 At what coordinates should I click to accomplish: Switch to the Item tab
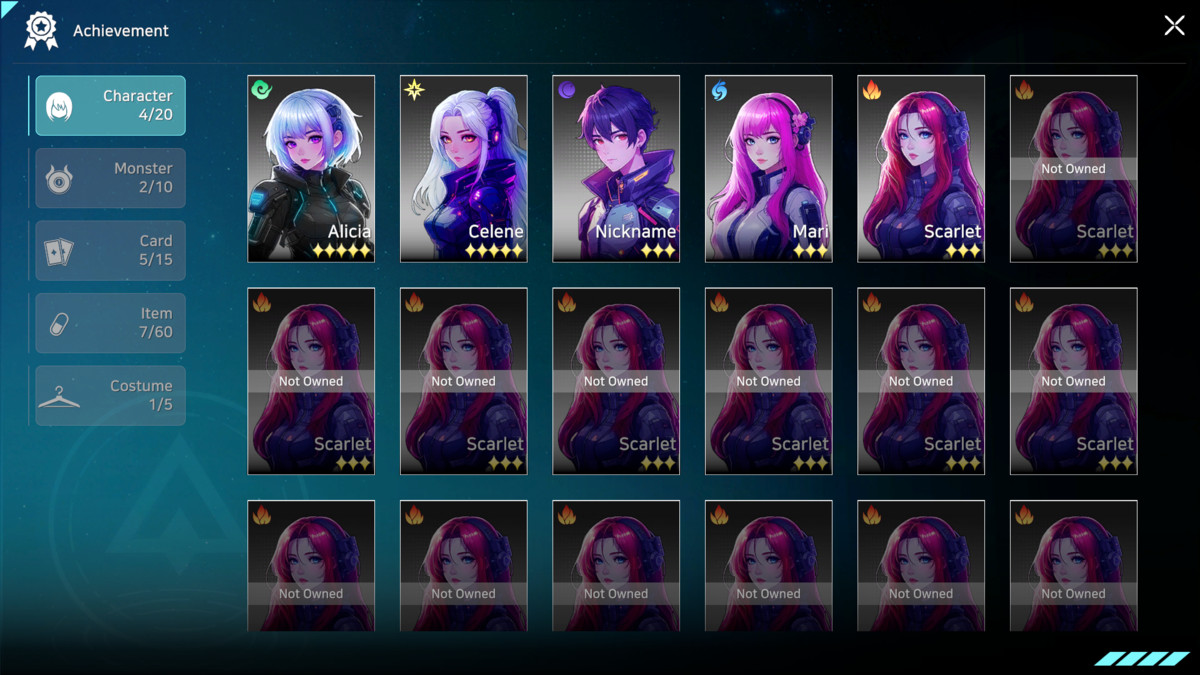(111, 323)
